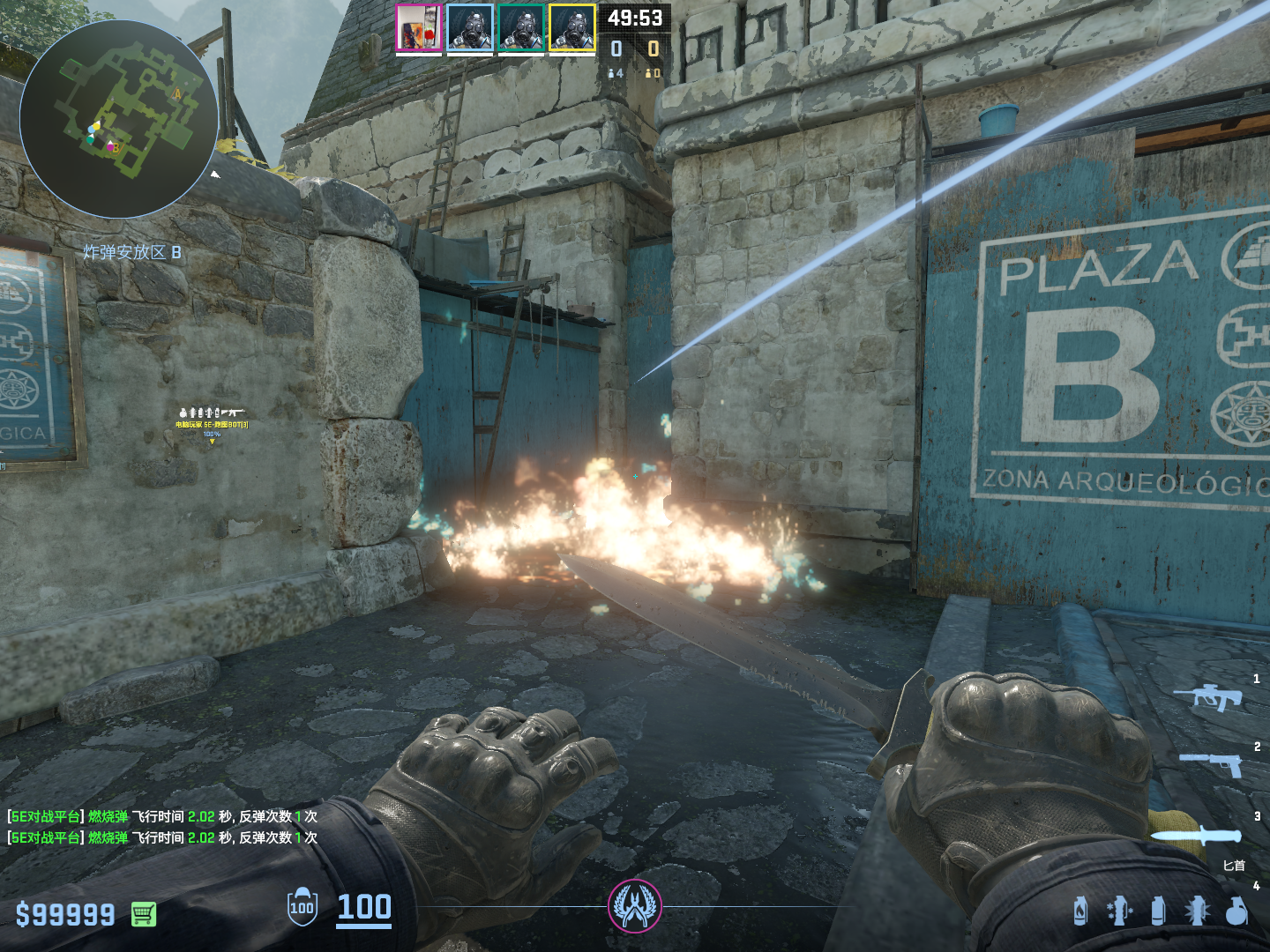The image size is (1270, 952).
Task: Choose the smoke grenade icon
Action: [x=1158, y=911]
